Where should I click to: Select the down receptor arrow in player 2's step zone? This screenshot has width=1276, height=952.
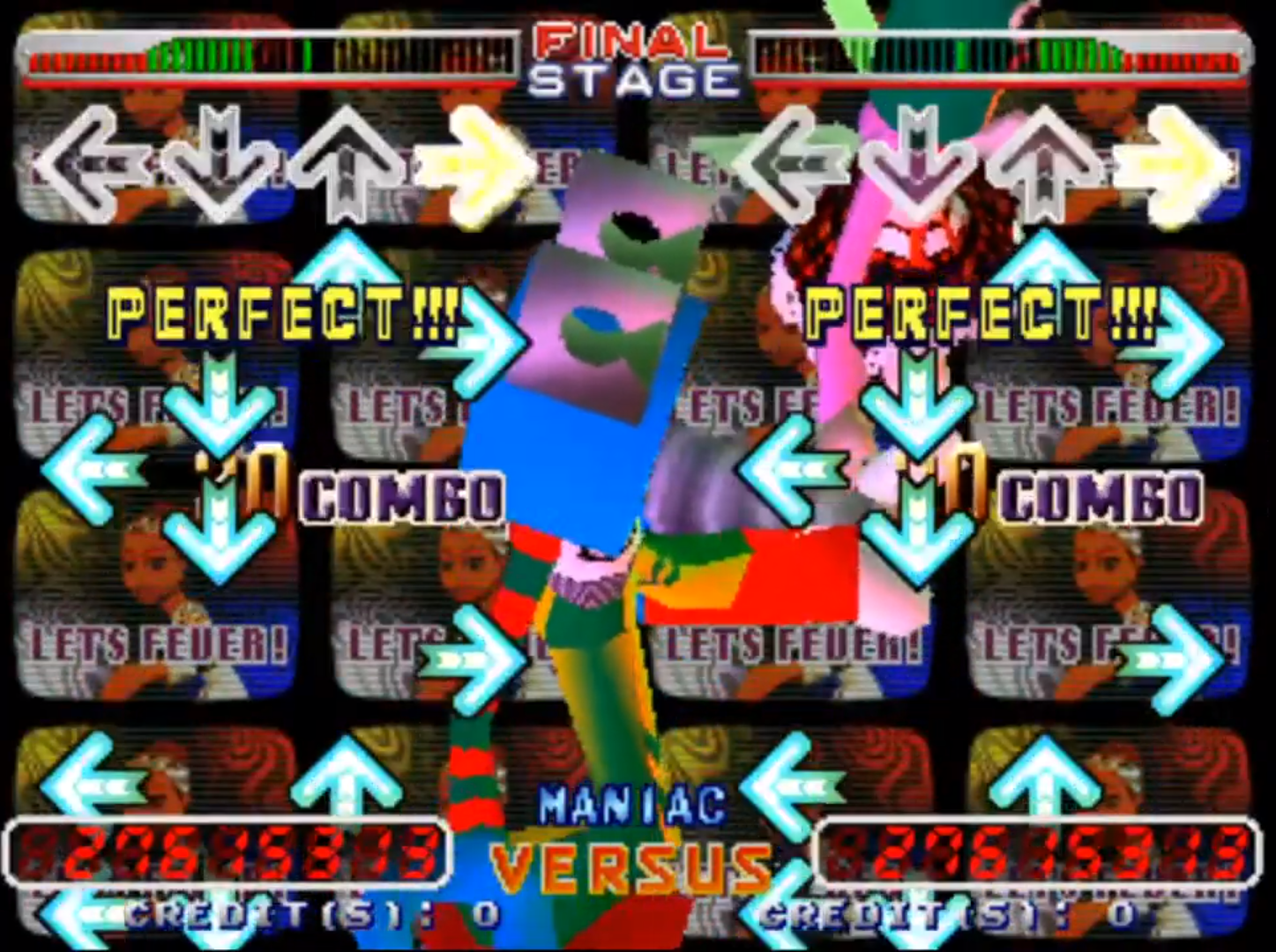point(917,163)
